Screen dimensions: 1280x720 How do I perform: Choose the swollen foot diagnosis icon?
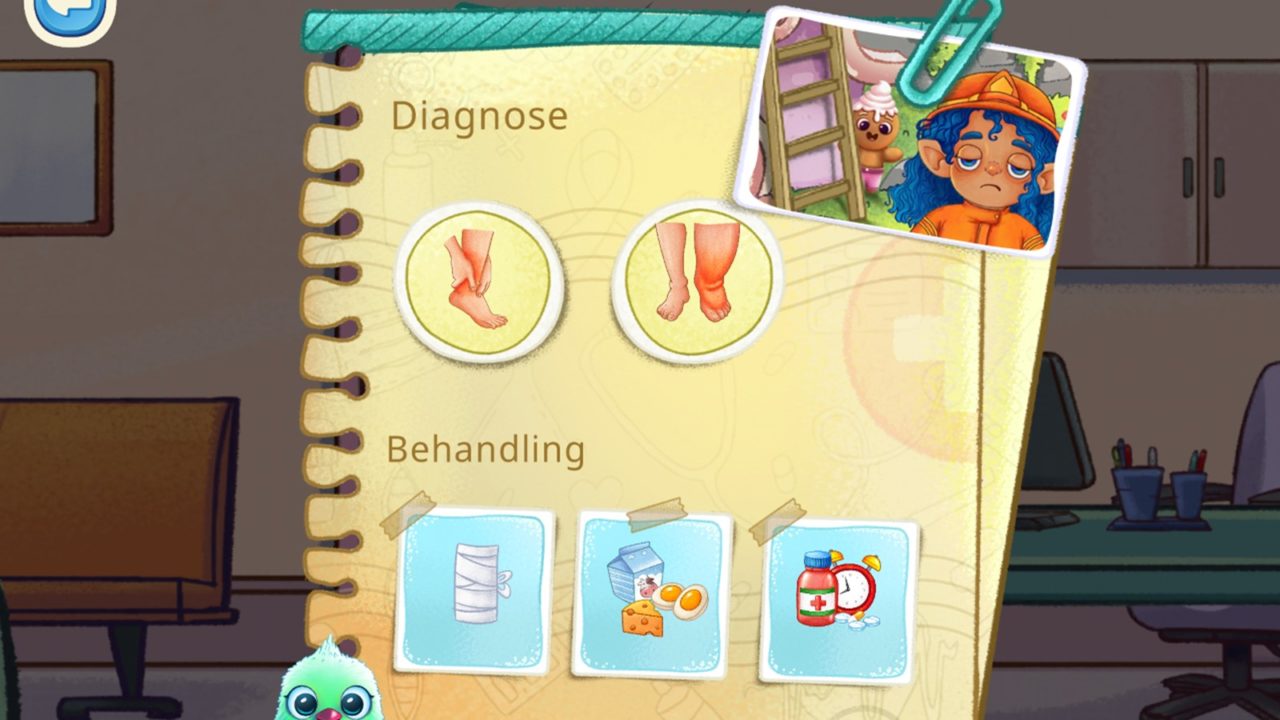pyautogui.click(x=697, y=279)
